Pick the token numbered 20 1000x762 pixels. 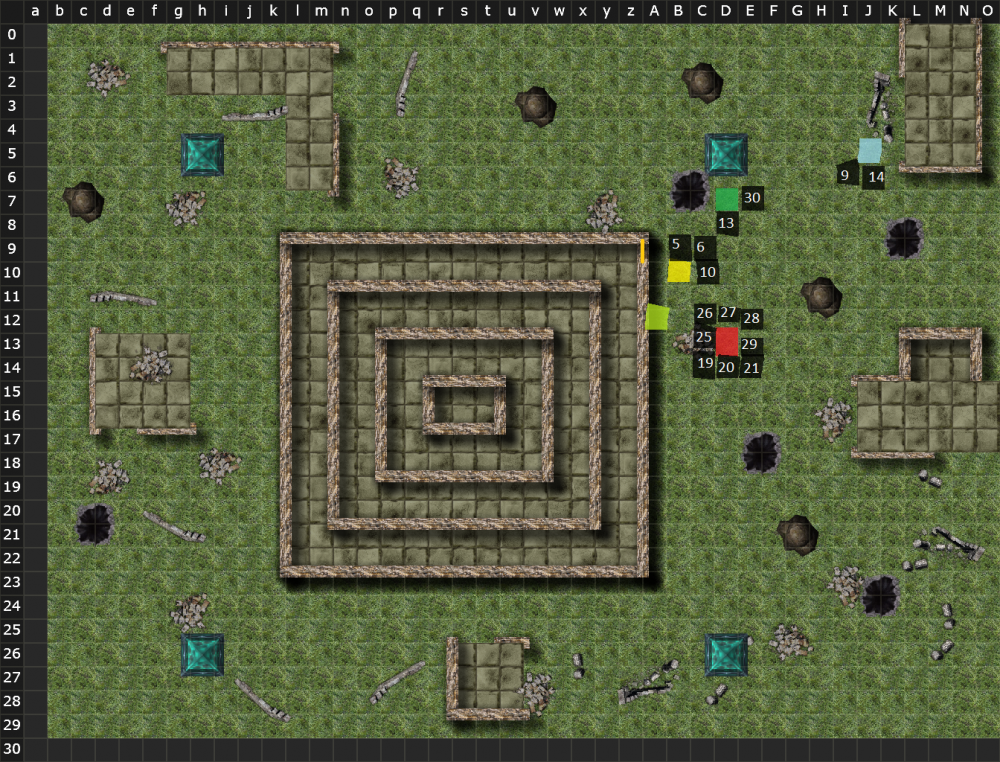pyautogui.click(x=727, y=368)
